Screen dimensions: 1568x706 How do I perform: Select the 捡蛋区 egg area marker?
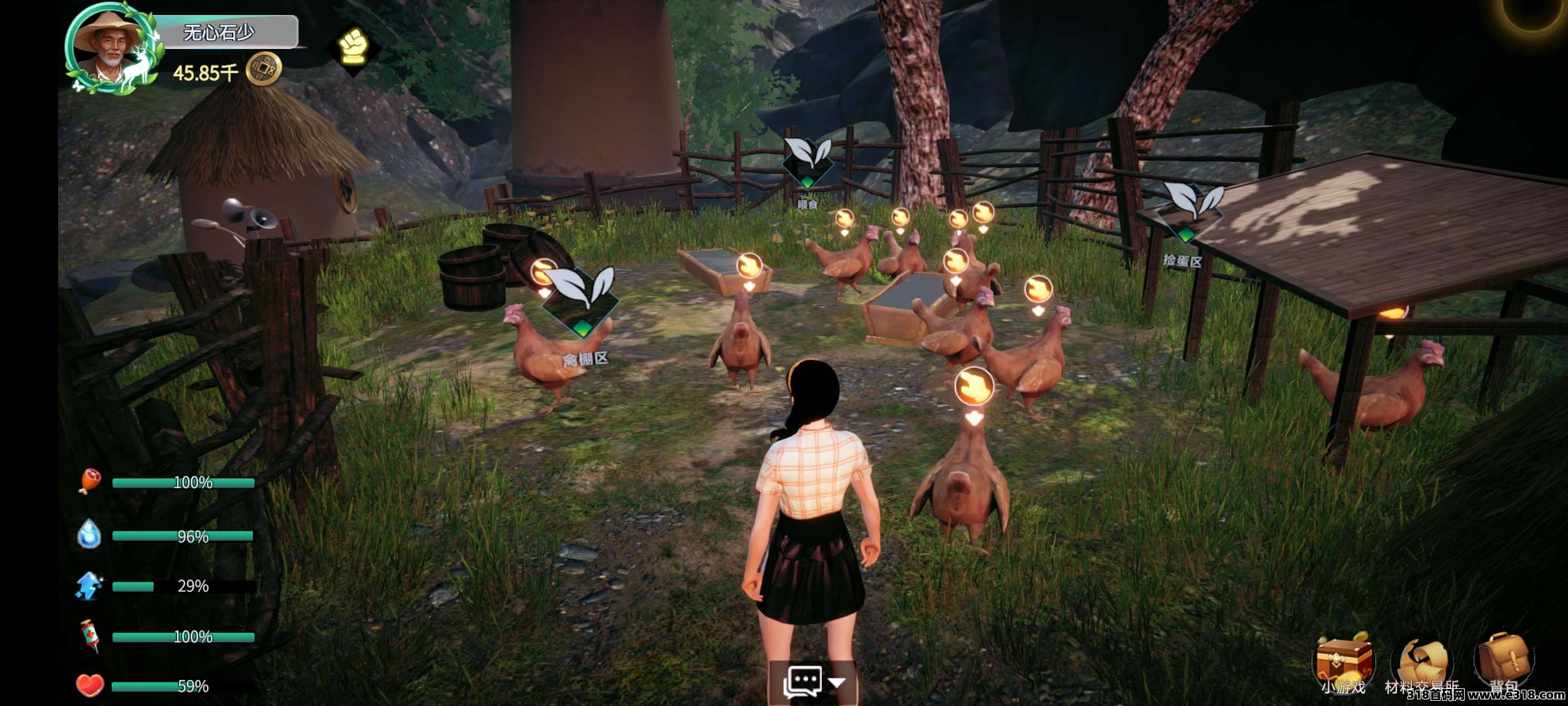[x=1188, y=210]
